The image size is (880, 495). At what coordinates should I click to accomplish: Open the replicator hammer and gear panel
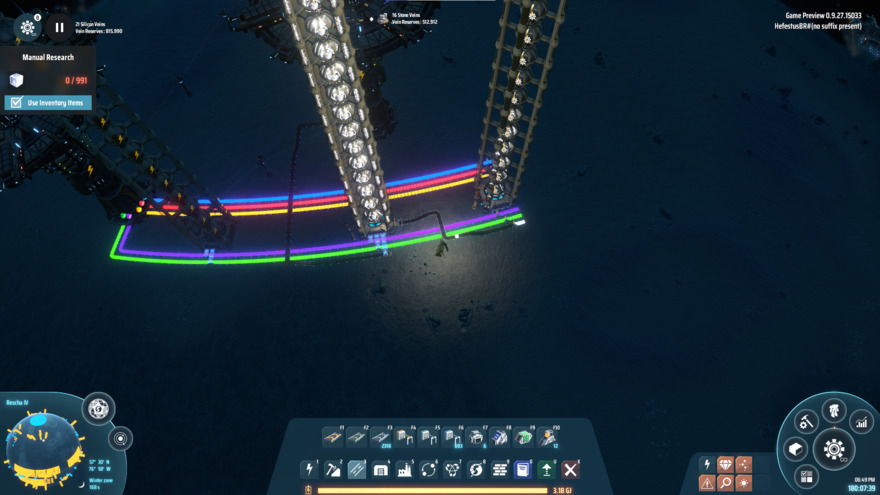point(805,422)
